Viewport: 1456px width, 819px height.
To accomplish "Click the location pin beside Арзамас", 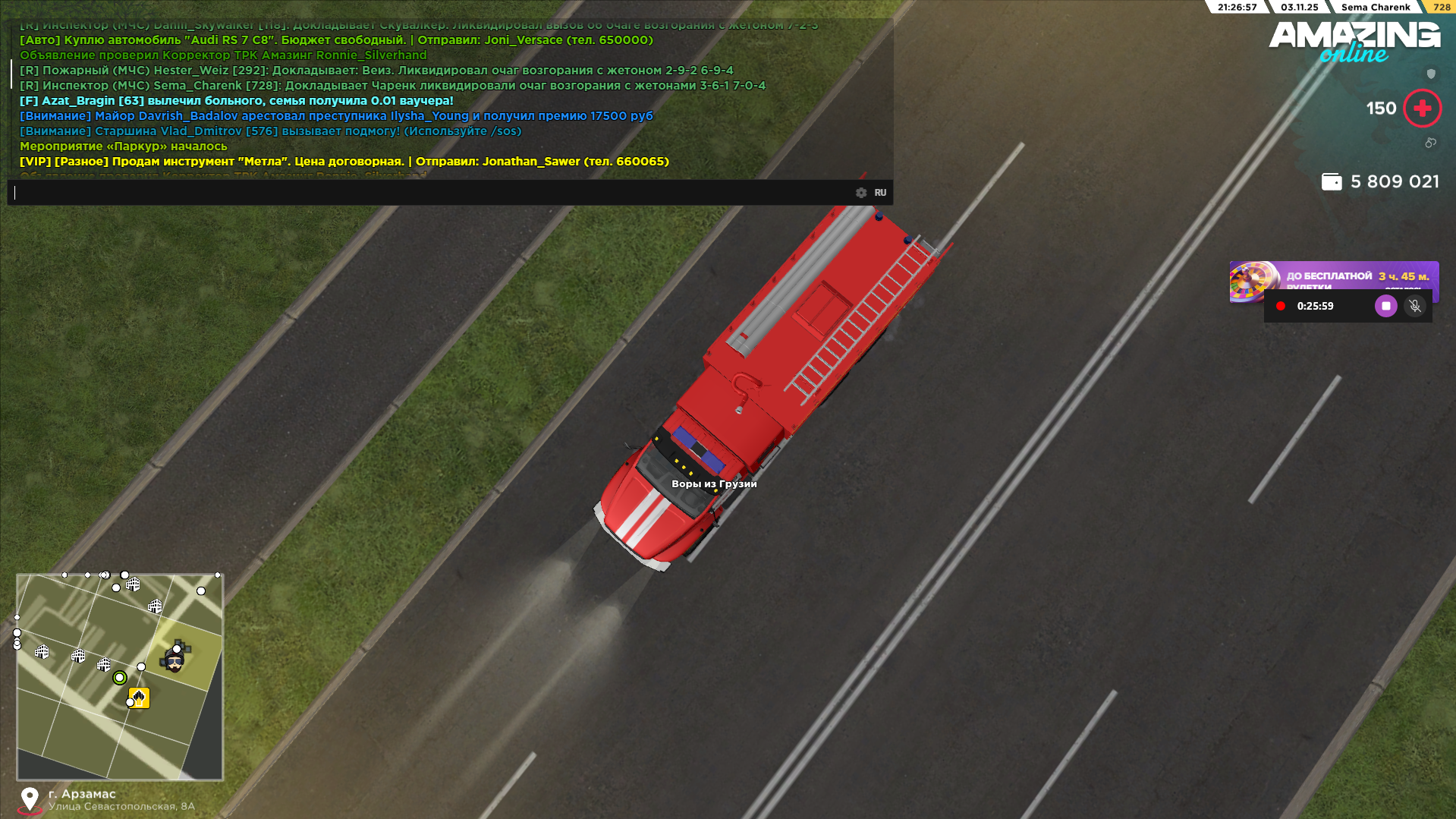I will click(30, 799).
